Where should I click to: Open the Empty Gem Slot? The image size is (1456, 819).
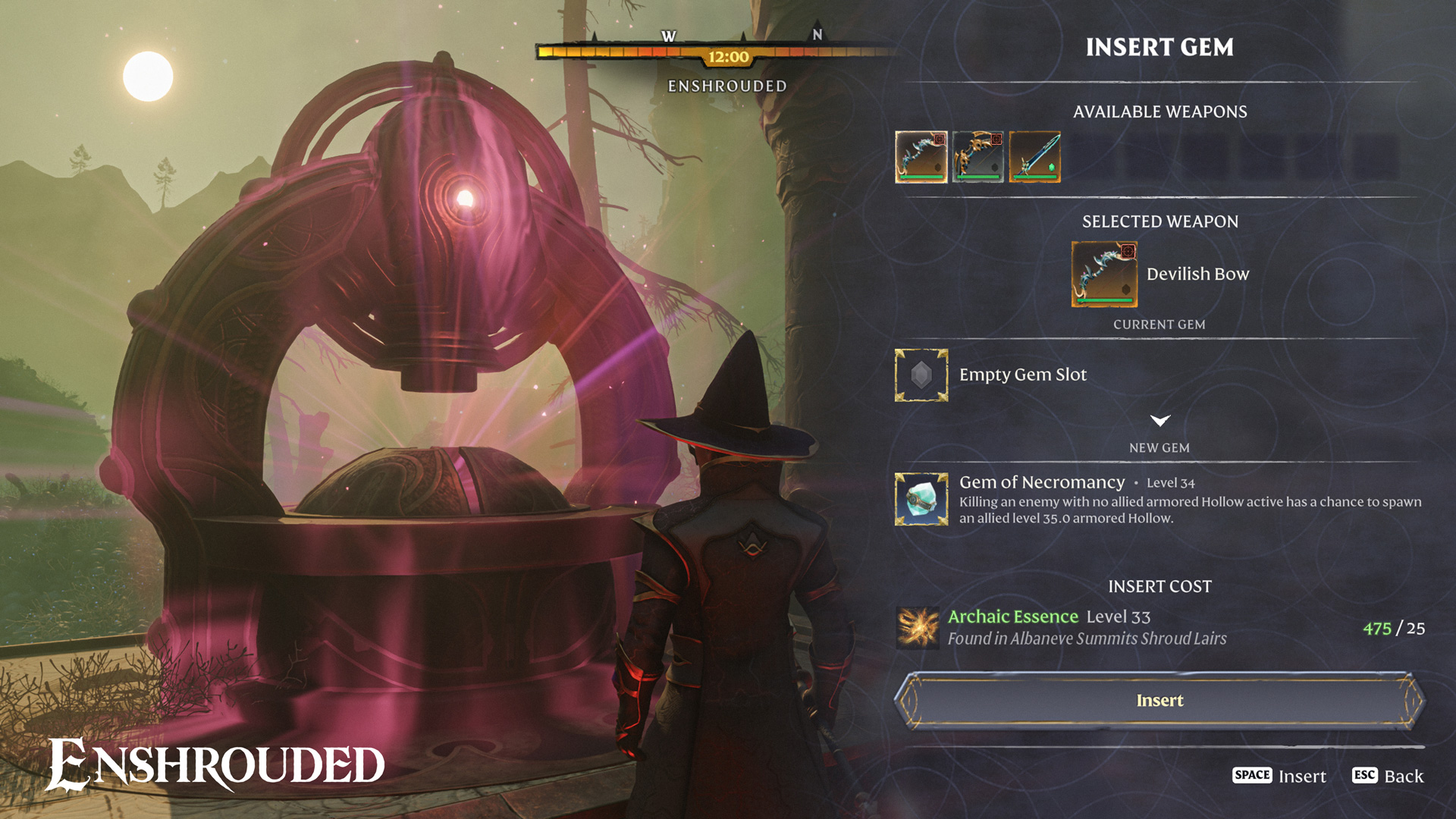(x=921, y=375)
